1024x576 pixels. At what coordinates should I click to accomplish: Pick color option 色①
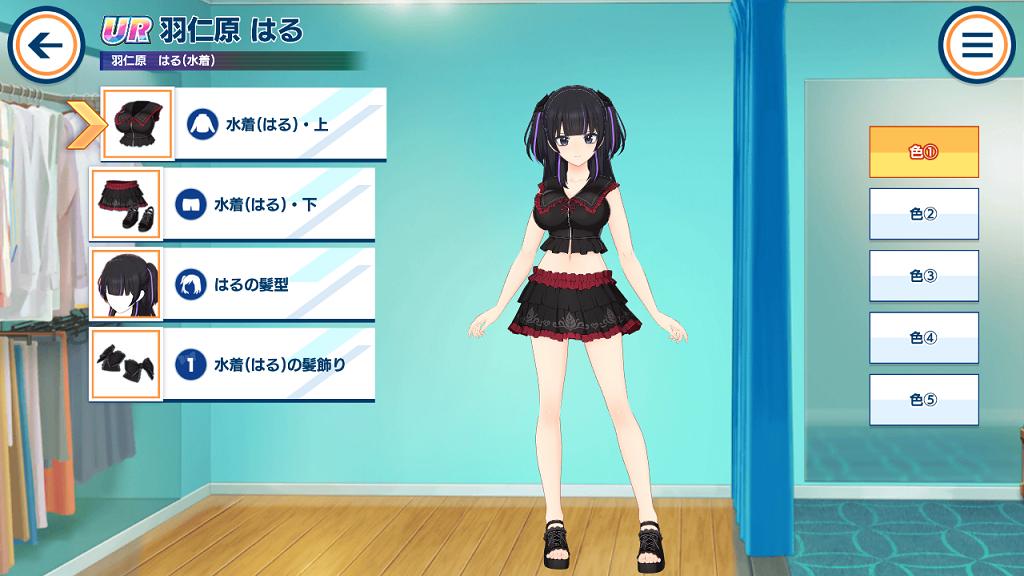coord(923,152)
